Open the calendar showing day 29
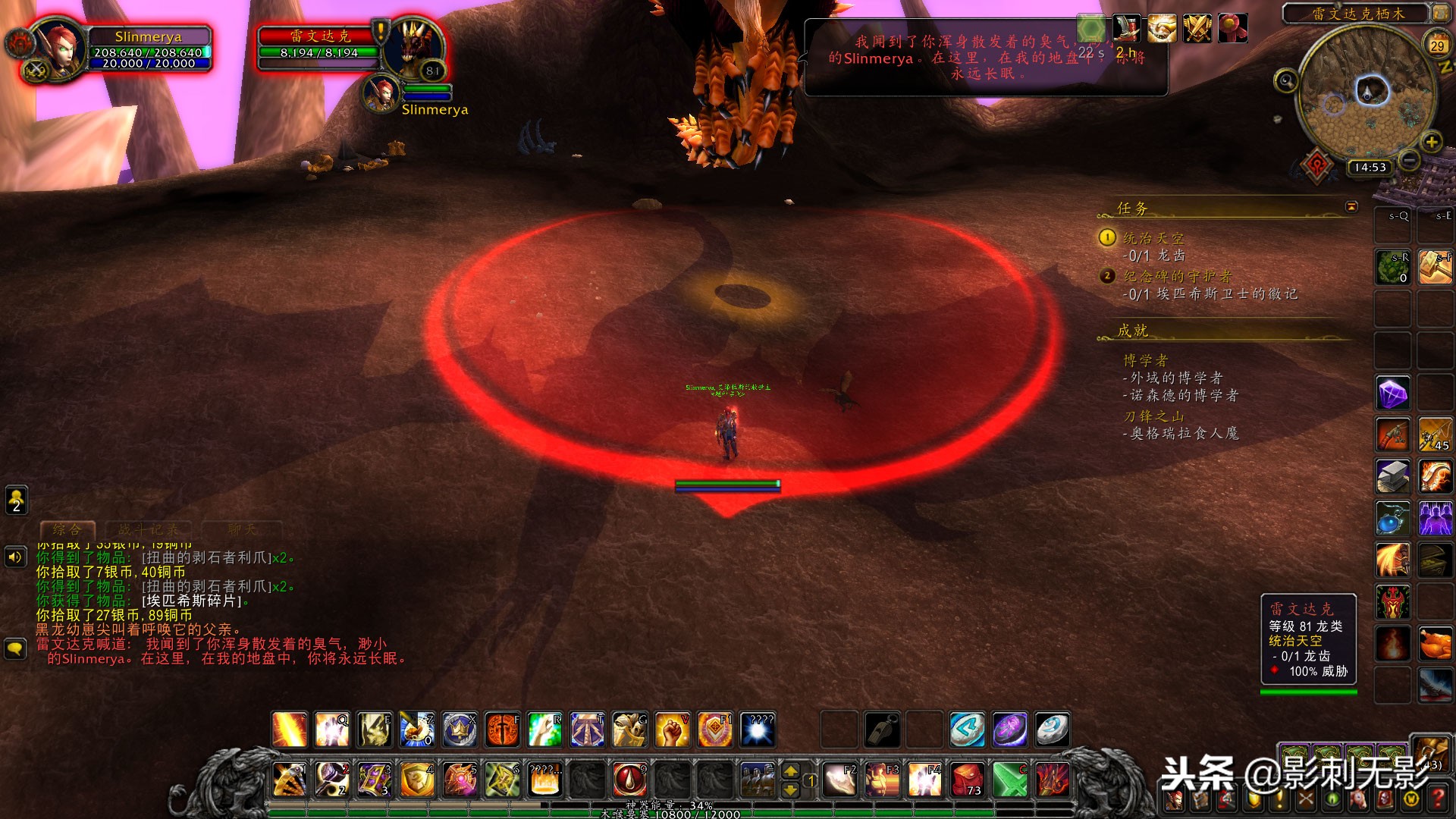 1437,44
